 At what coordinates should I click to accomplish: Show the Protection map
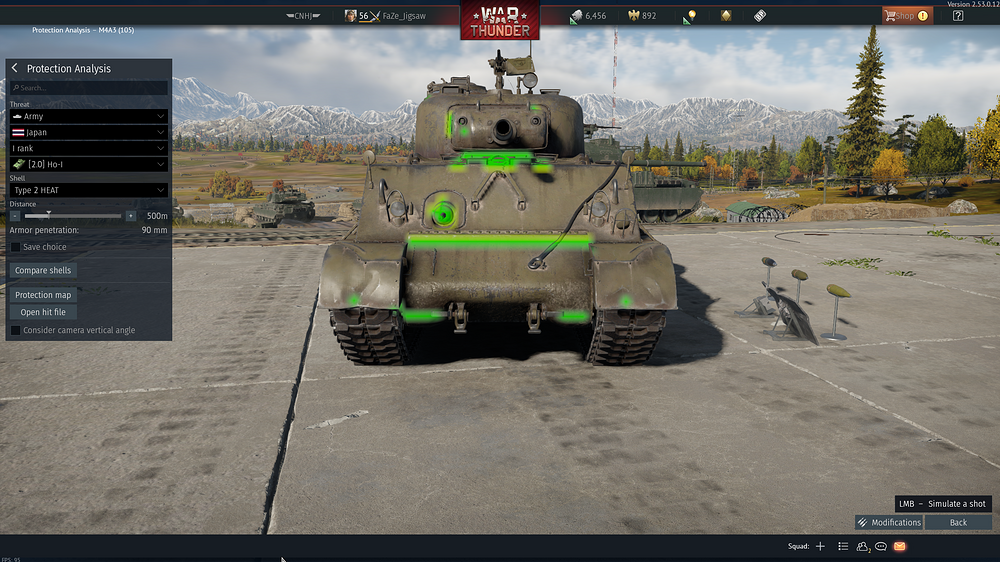(x=43, y=295)
